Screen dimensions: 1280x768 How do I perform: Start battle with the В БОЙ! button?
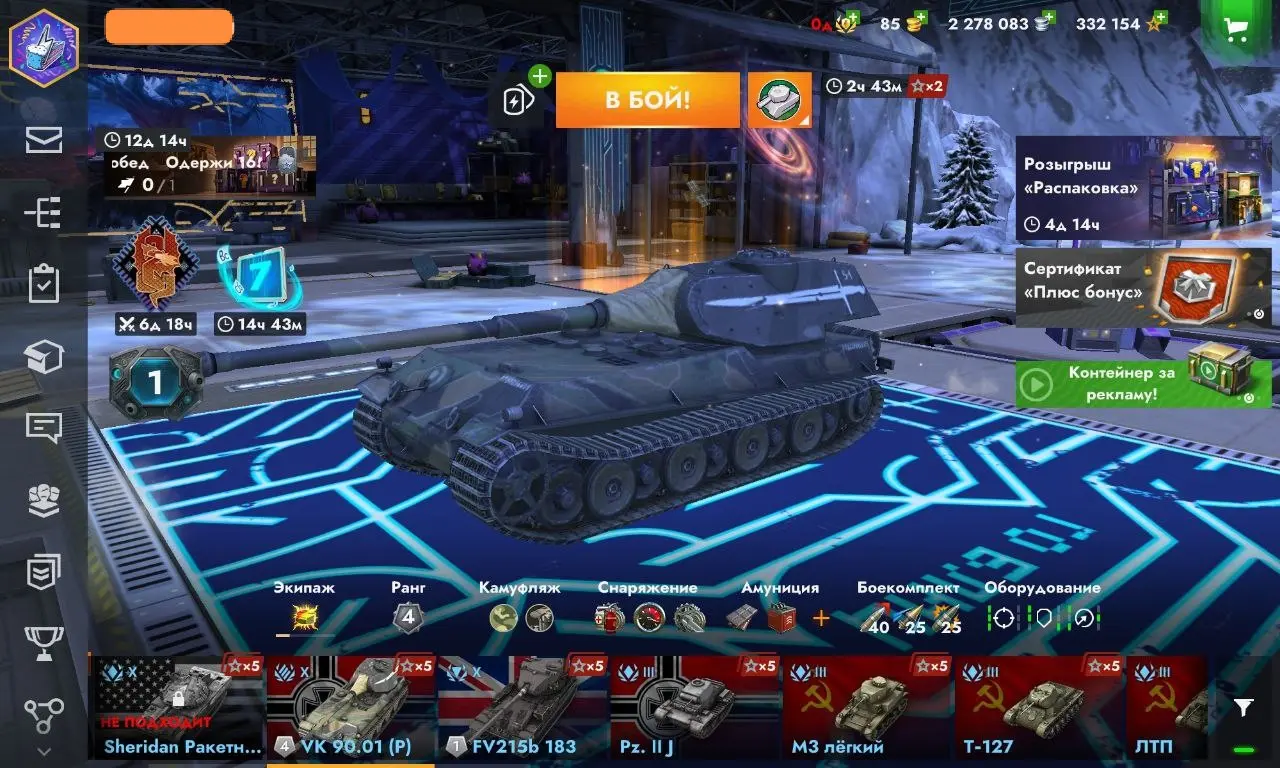coord(647,100)
